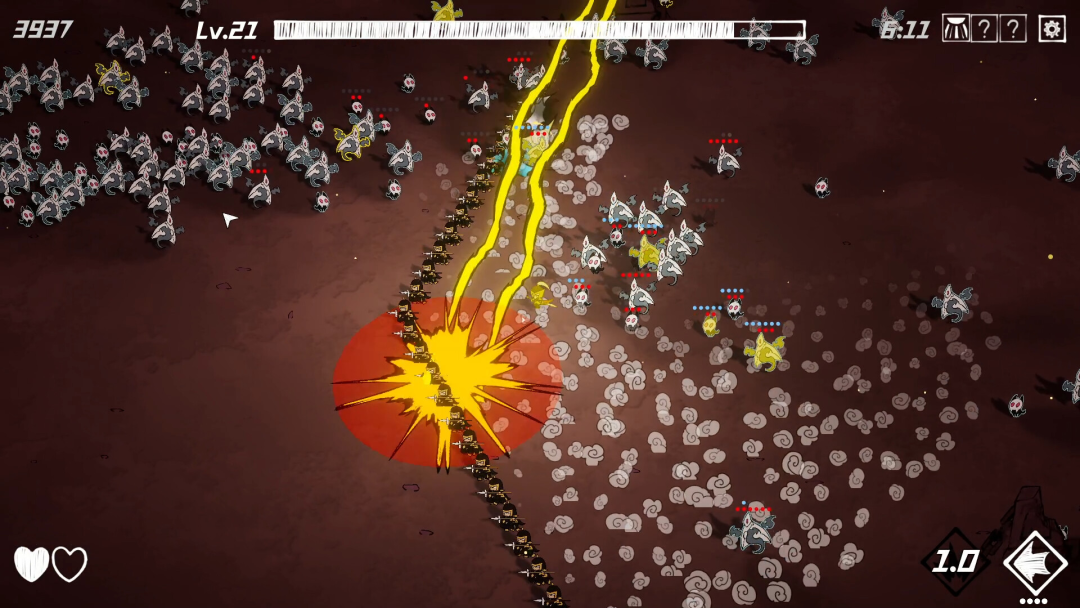Activate the arrow dash ability diamond
Image resolution: width=1080 pixels, height=608 pixels.
(1035, 564)
